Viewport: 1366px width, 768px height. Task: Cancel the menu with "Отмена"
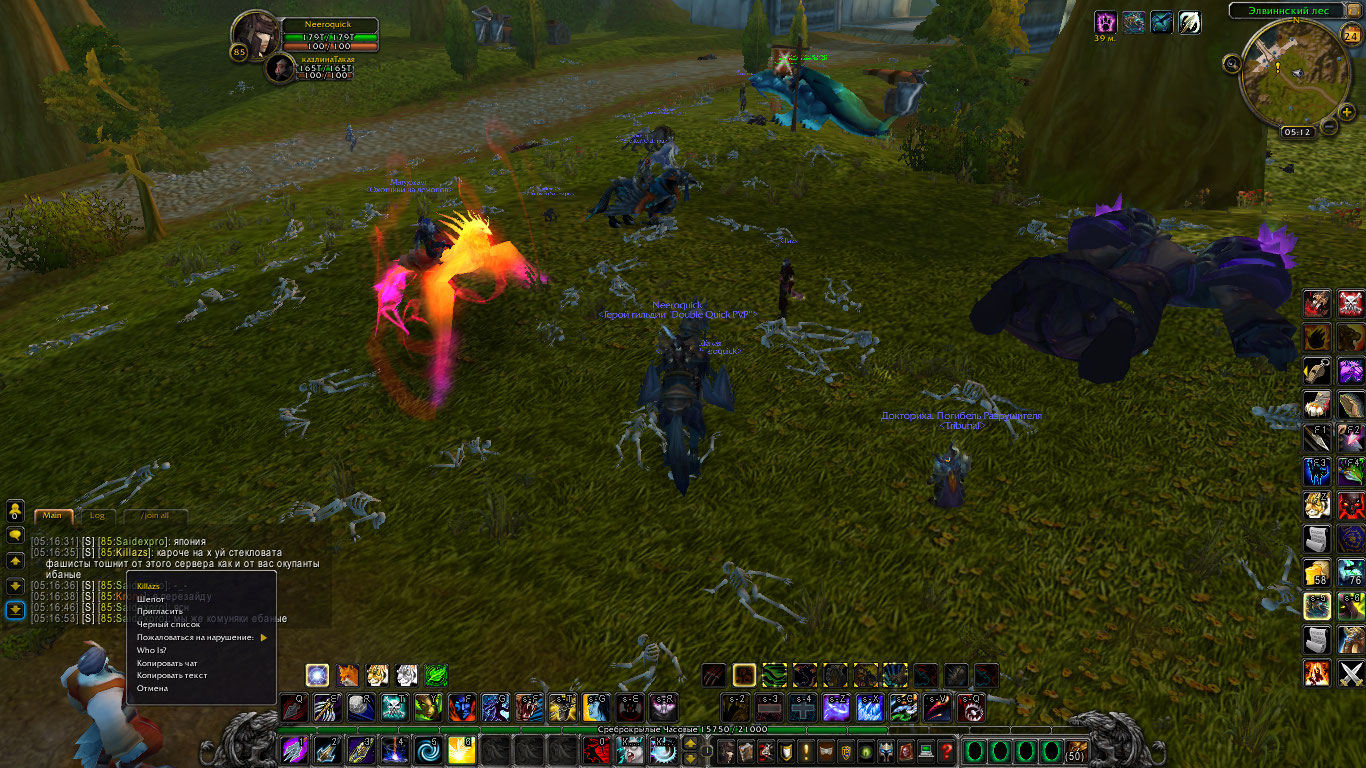pyautogui.click(x=152, y=688)
